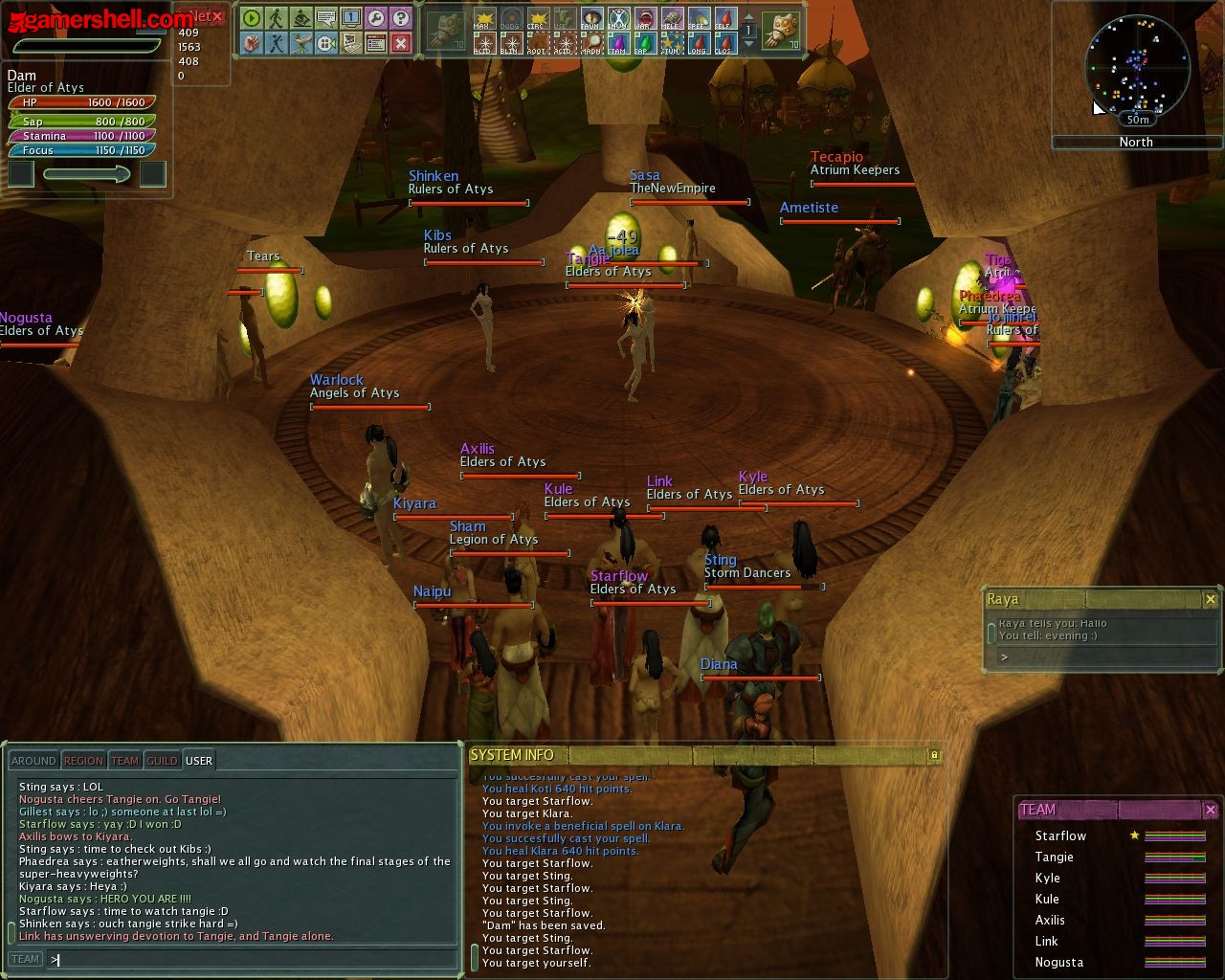Open the minimap radar

pos(1137,65)
